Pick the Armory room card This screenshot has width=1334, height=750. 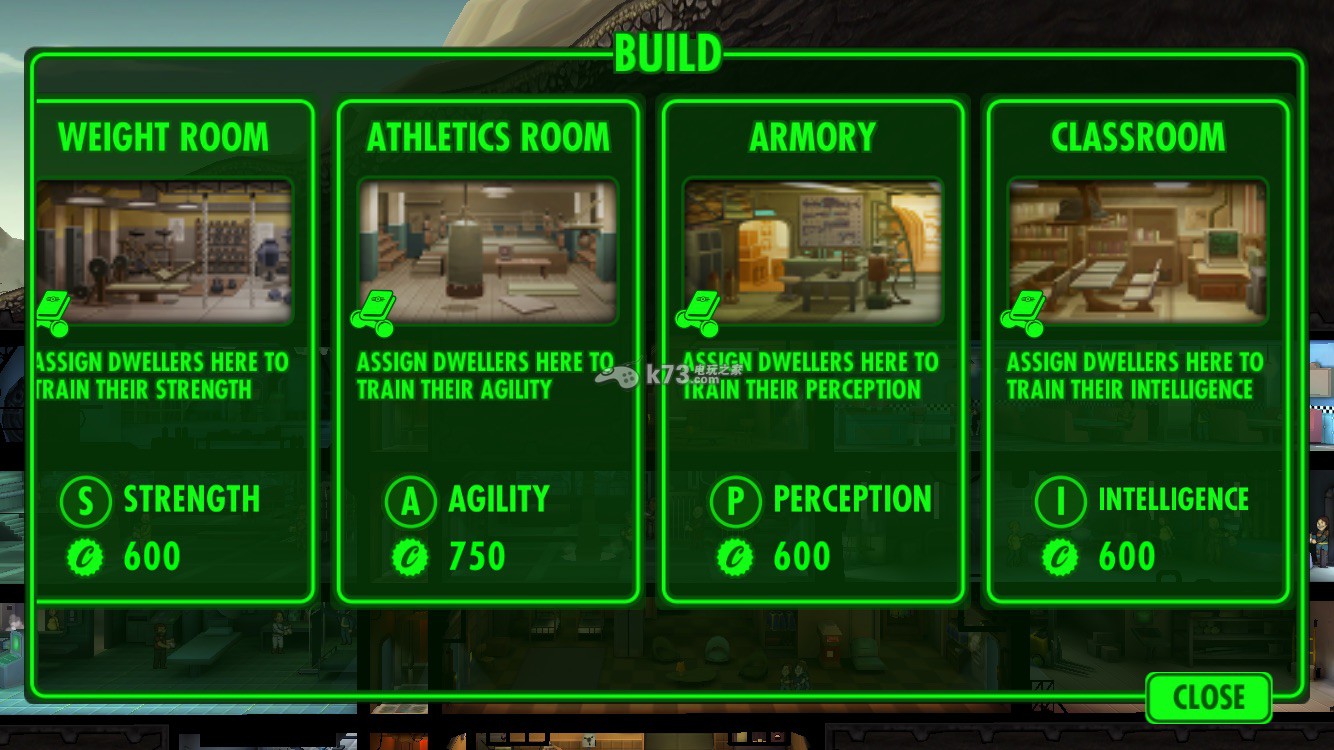[812, 350]
